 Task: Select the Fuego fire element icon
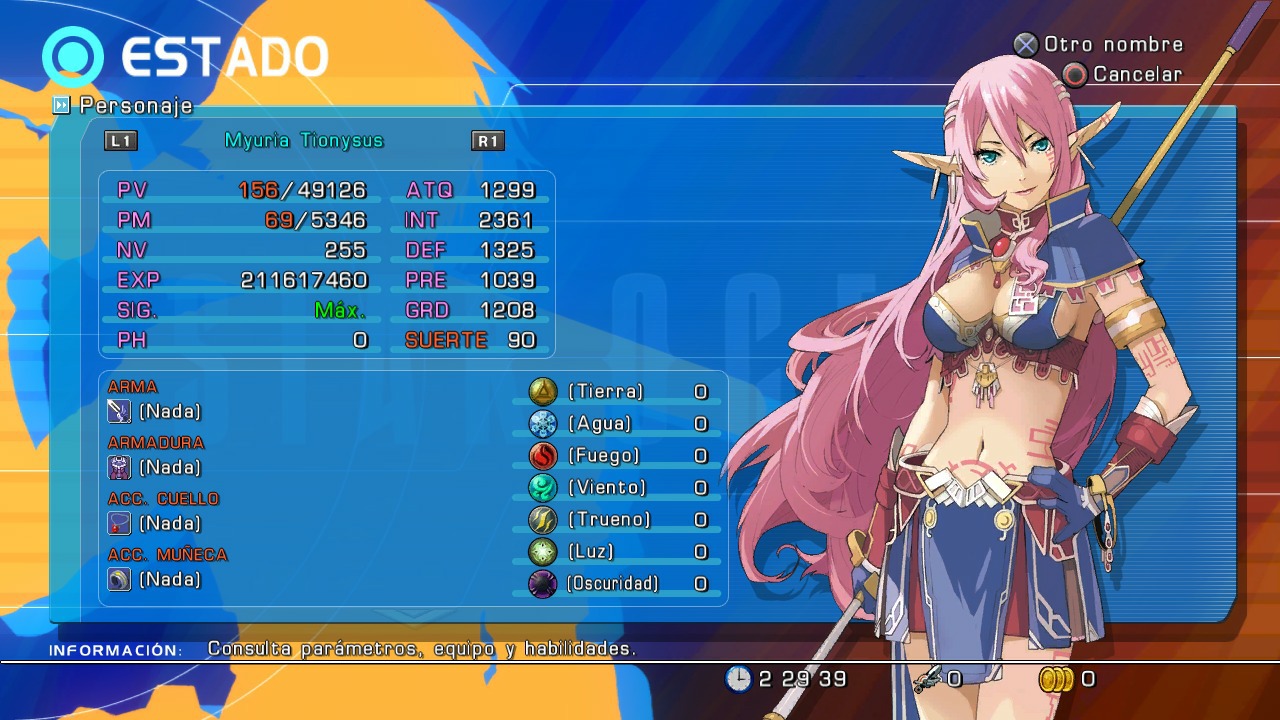pyautogui.click(x=541, y=456)
